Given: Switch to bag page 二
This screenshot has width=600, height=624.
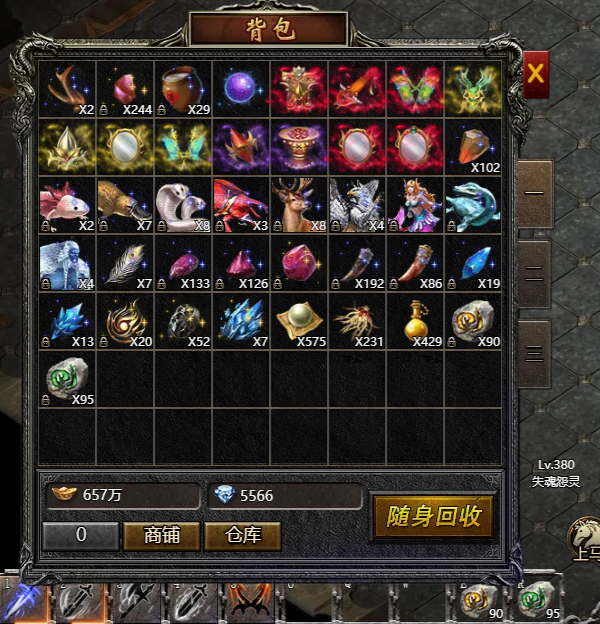Looking at the screenshot, I should coord(535,270).
